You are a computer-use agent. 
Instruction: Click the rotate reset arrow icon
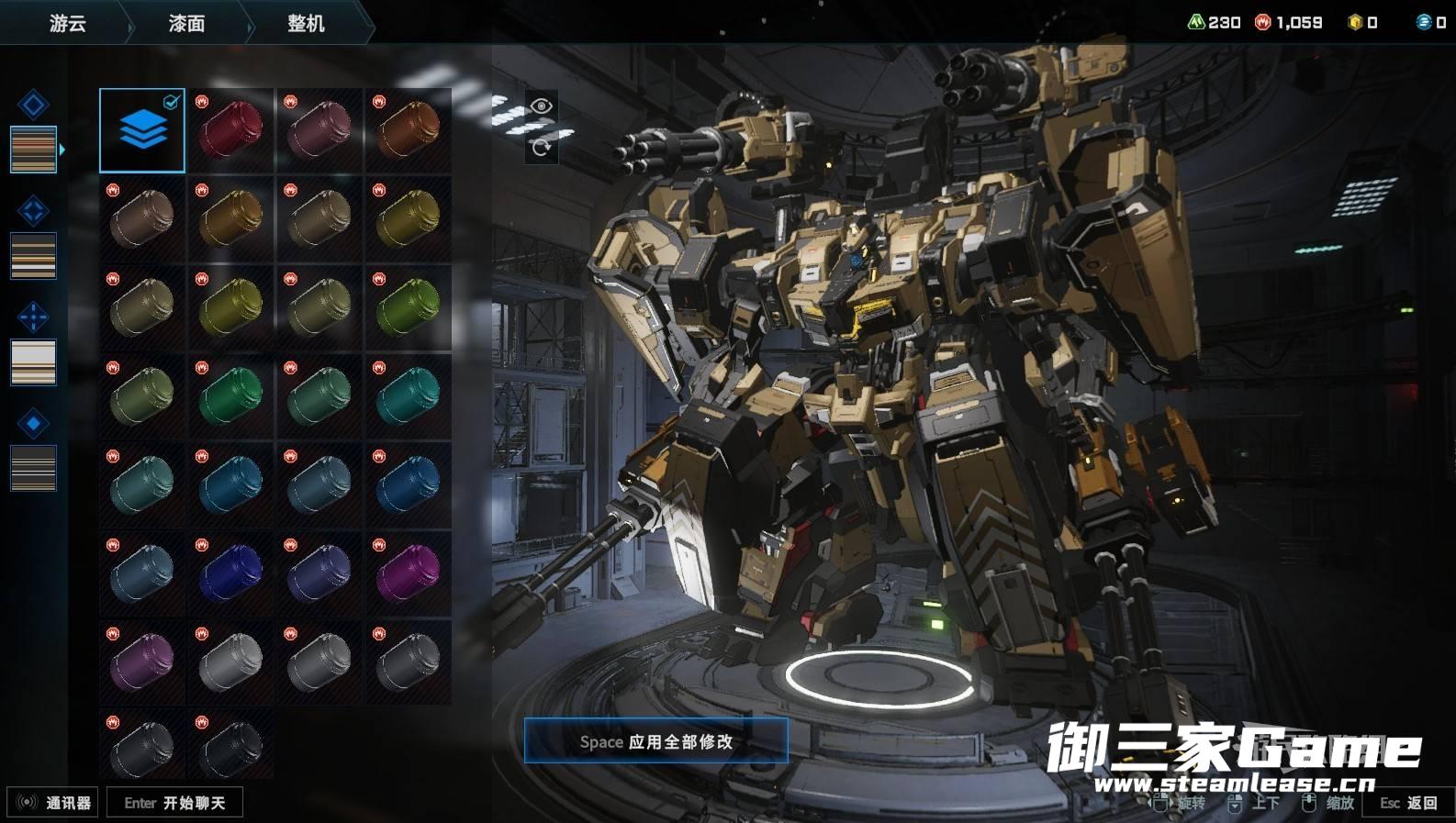(x=541, y=147)
